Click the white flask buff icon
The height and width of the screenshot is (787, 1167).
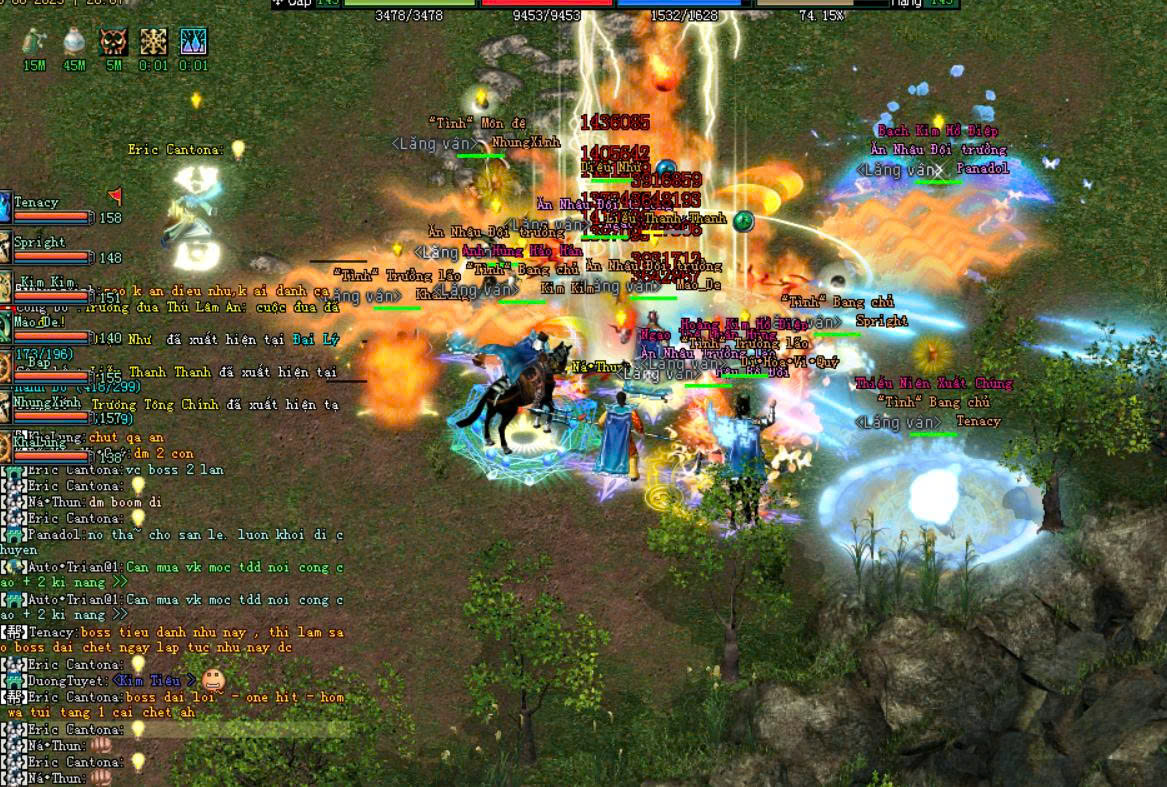pos(74,42)
